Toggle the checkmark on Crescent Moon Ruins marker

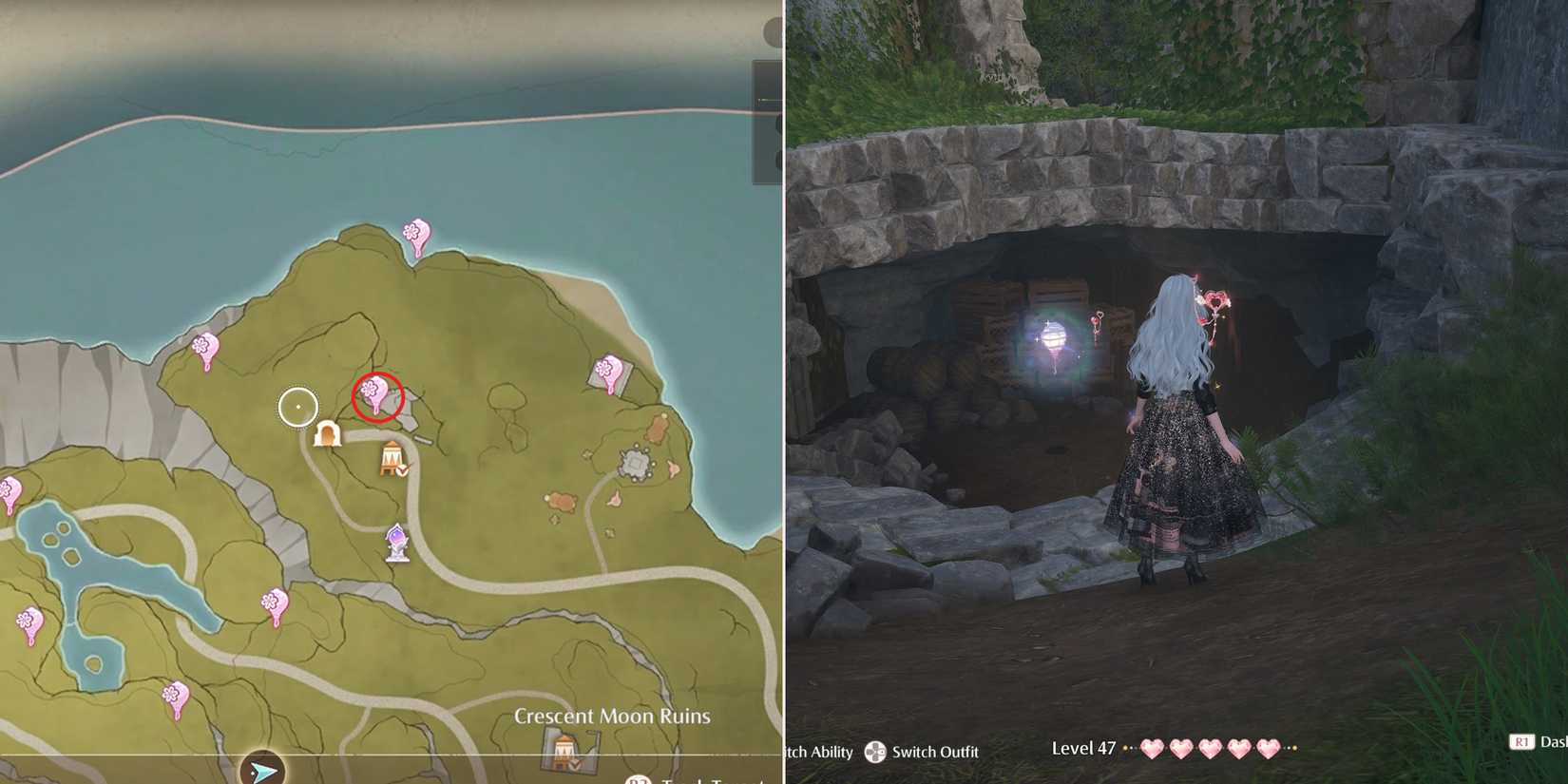click(x=574, y=765)
